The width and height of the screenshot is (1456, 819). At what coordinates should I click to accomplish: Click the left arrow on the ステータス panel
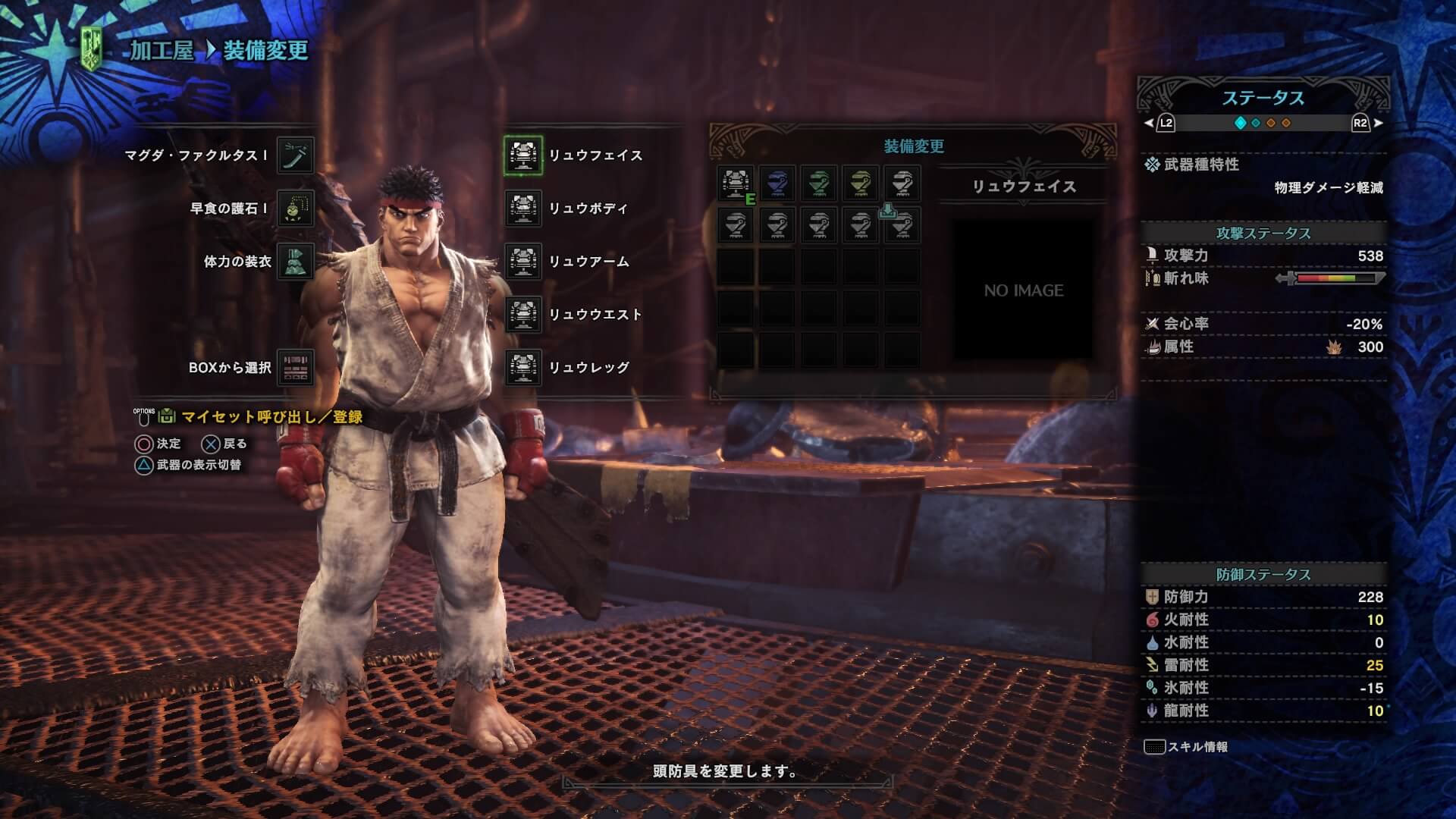tap(1150, 123)
